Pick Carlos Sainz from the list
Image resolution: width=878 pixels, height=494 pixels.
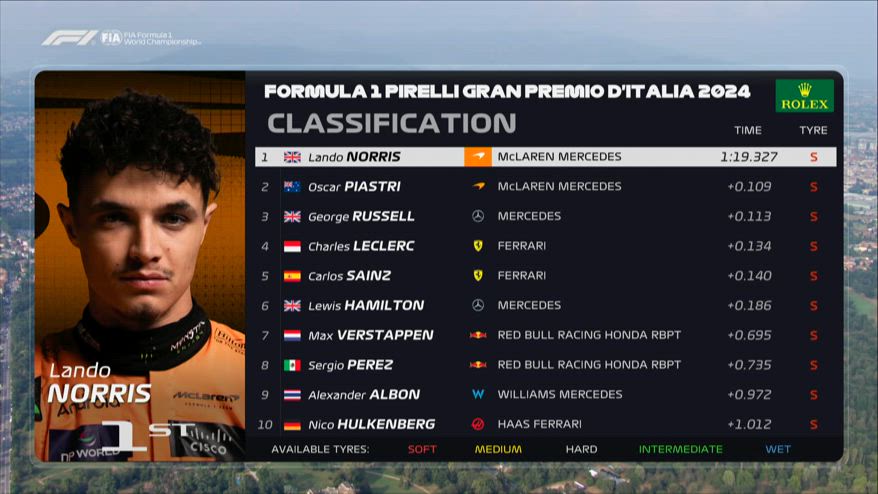[x=545, y=276]
